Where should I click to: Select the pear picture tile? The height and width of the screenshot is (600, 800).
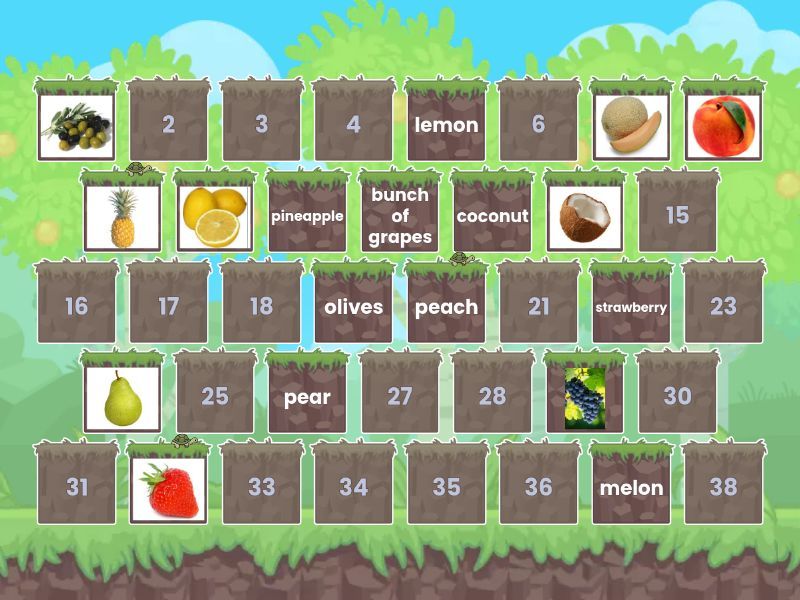(122, 398)
